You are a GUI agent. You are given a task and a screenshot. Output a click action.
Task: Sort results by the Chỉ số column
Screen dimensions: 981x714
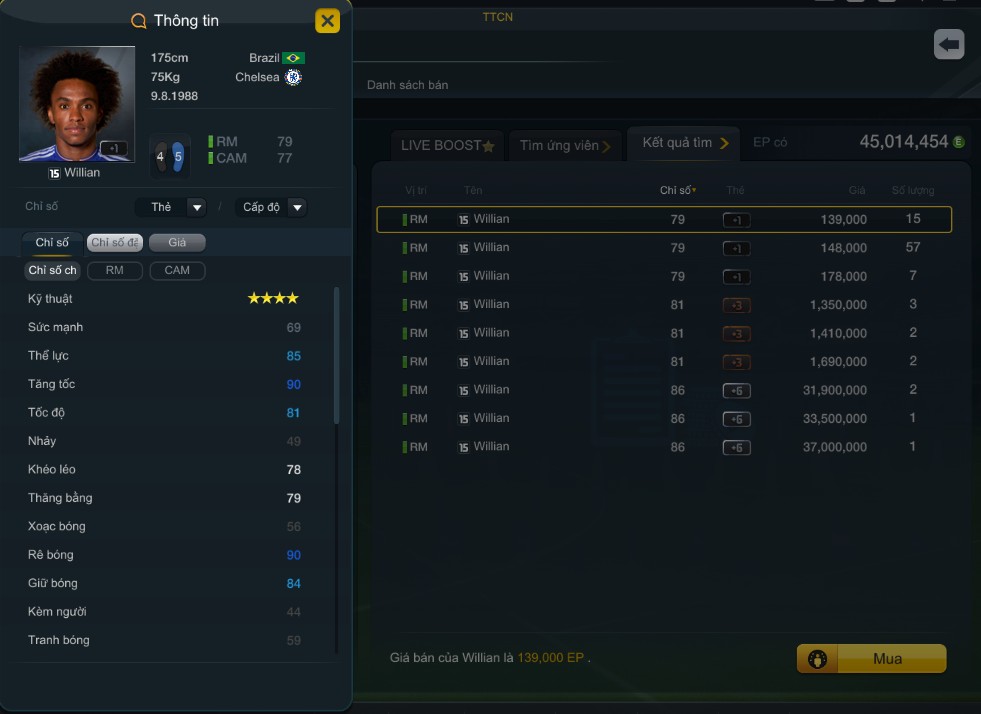677,190
